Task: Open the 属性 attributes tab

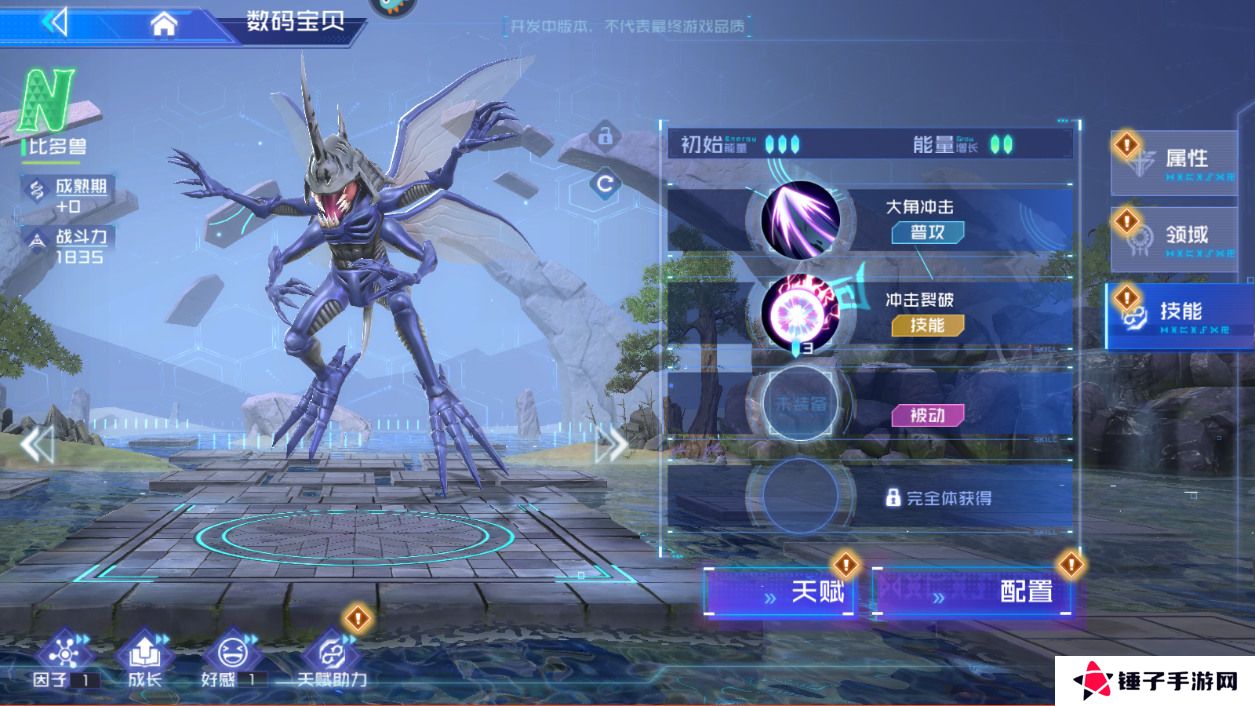Action: click(x=1180, y=160)
